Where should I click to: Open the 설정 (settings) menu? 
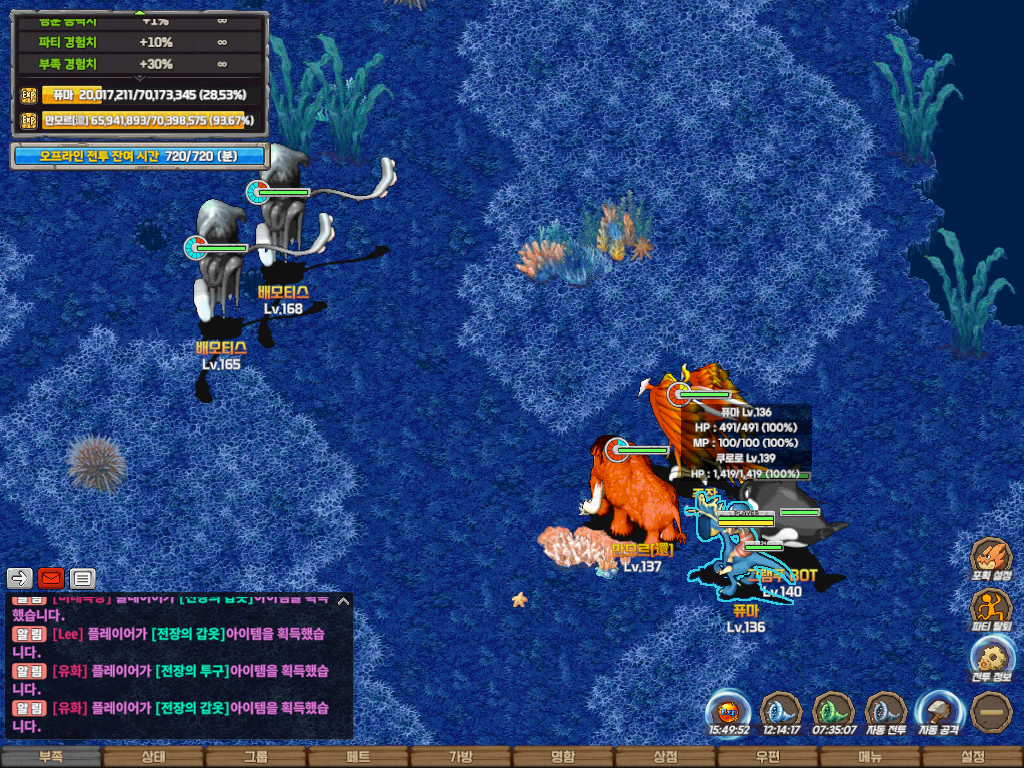(972, 757)
